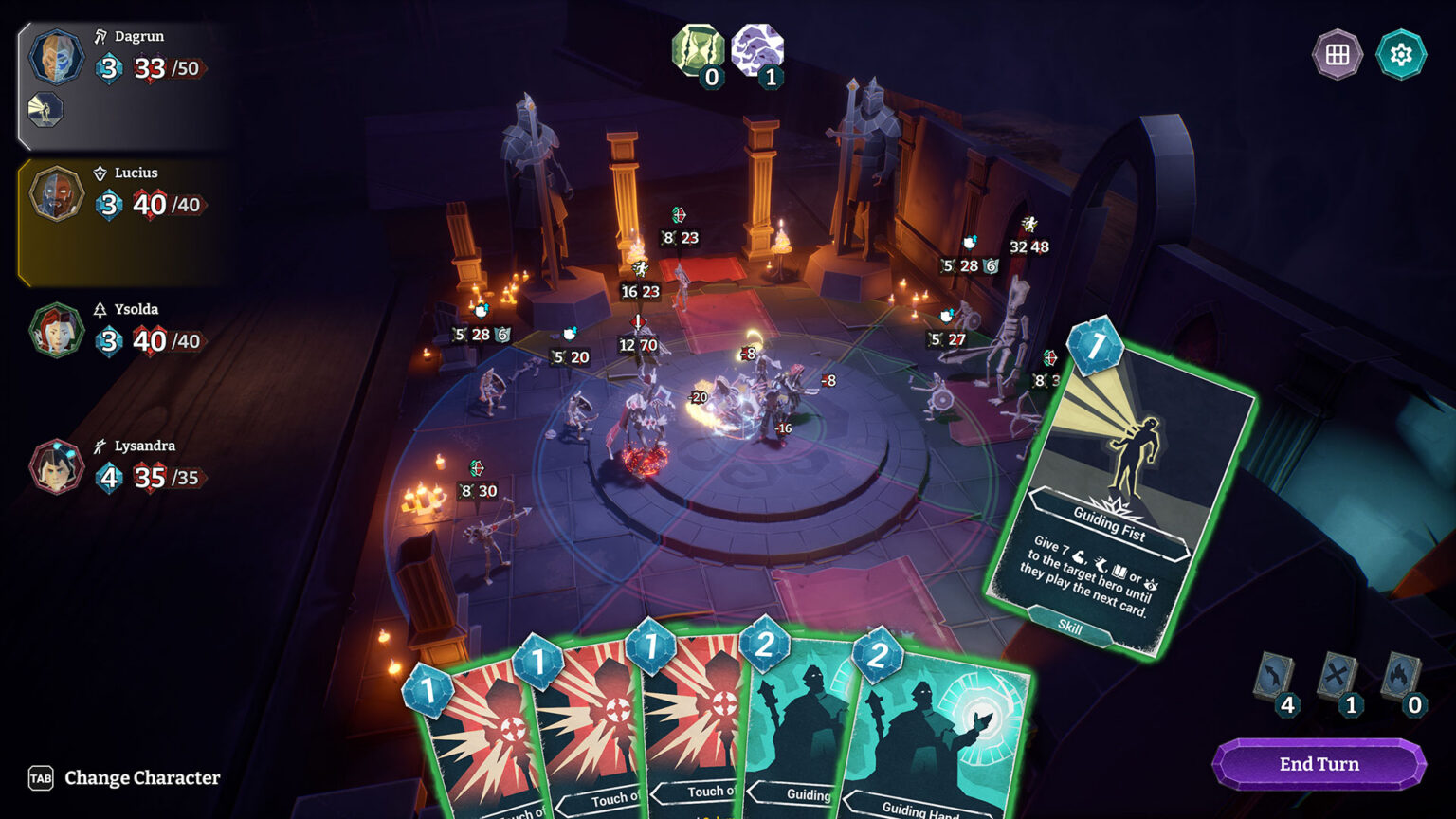Open the card collection grid icon
Viewport: 1456px width, 819px height.
tap(1337, 55)
